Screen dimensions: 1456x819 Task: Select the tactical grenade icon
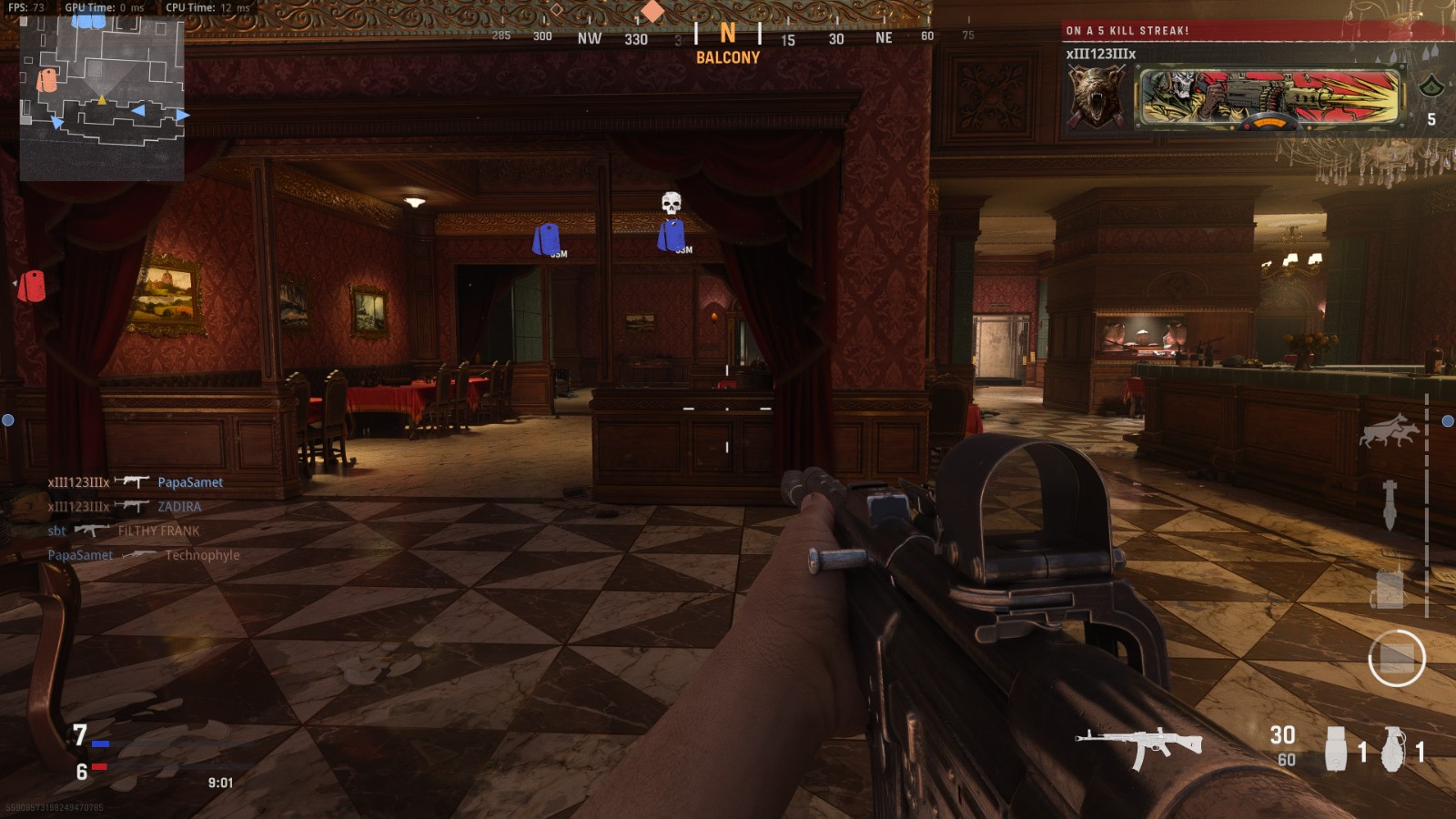(1335, 748)
